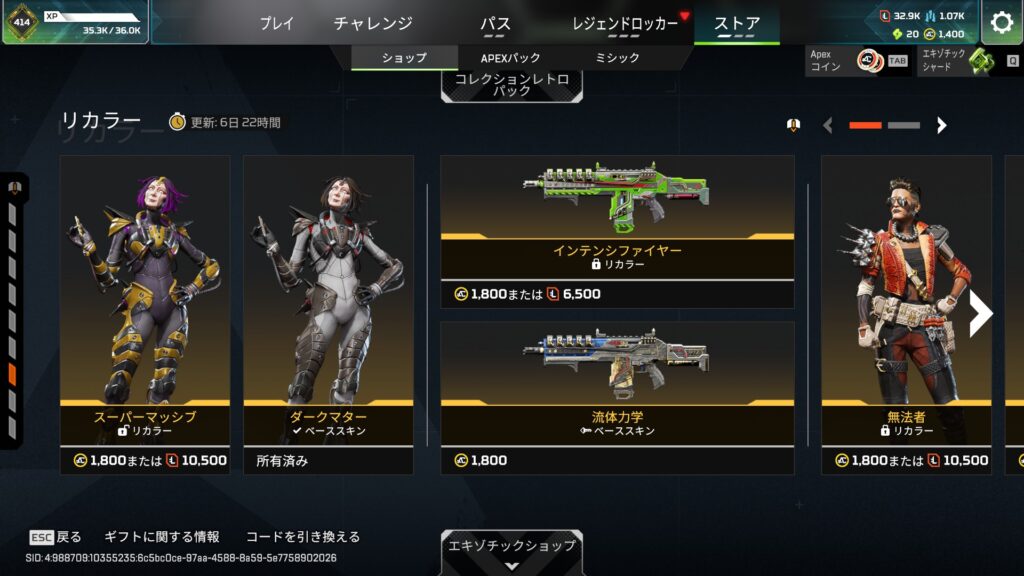Open the プレイ (Play) tab
Image resolution: width=1024 pixels, height=576 pixels.
[277, 23]
